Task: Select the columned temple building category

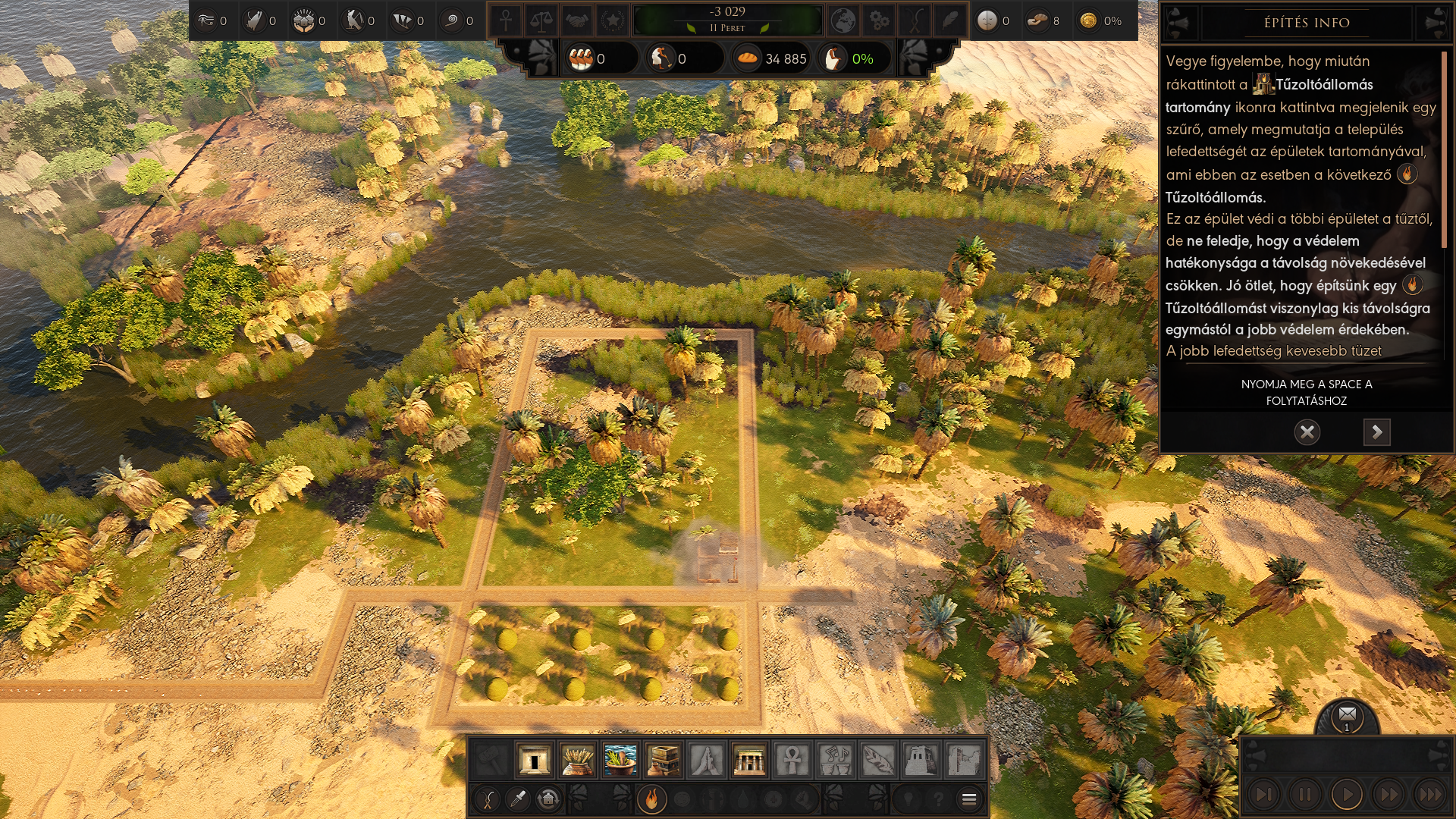Action: click(x=749, y=760)
